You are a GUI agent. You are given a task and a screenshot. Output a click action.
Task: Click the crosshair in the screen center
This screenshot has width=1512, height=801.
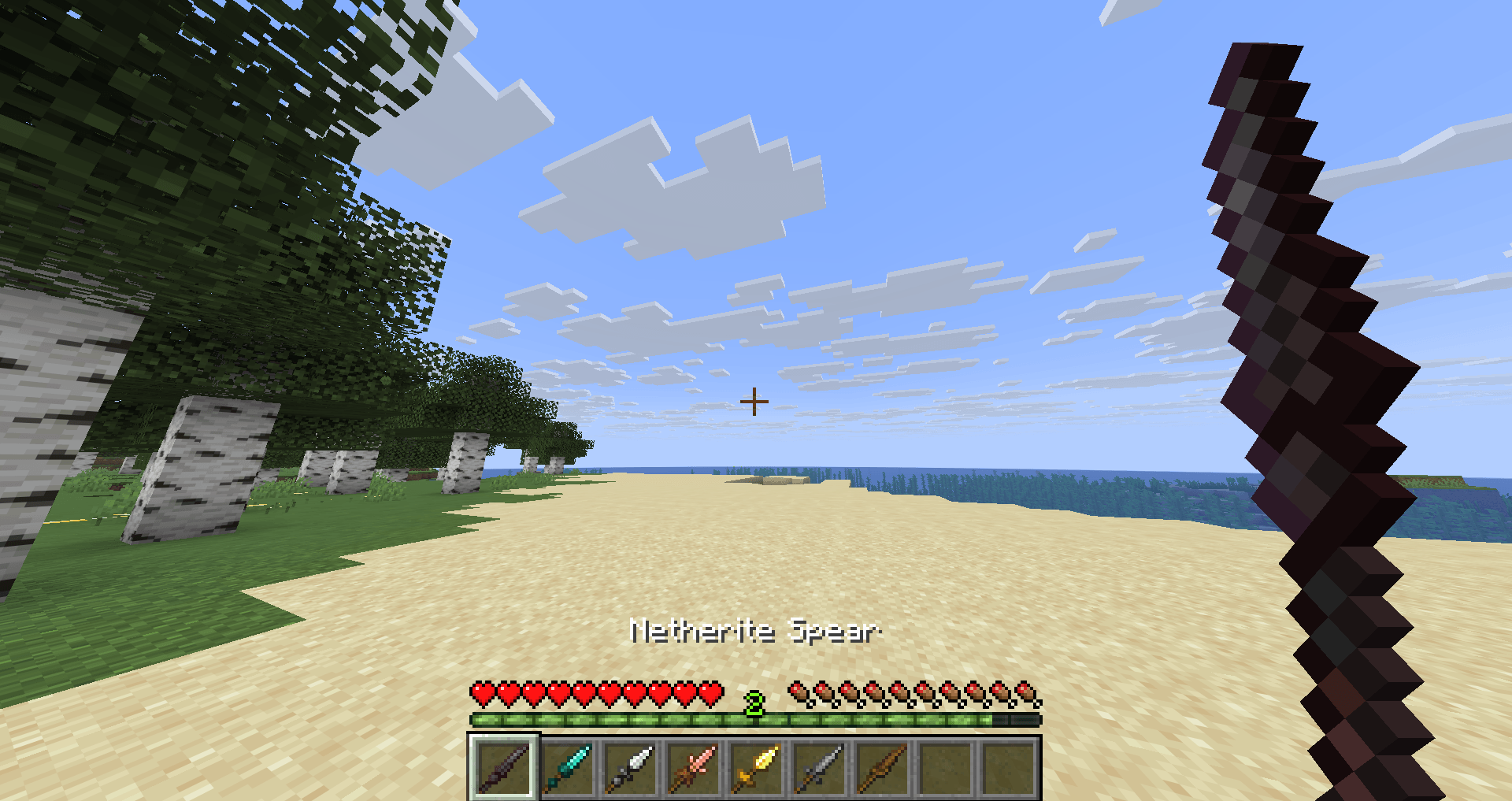coord(754,401)
